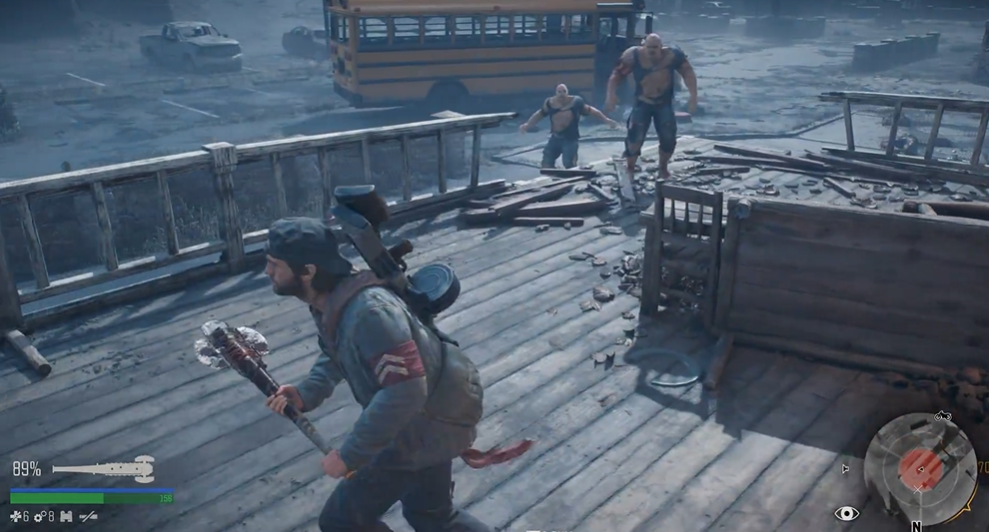This screenshot has width=989, height=532.
Task: Select the motorcycle marker on the minimap
Action: tap(942, 416)
